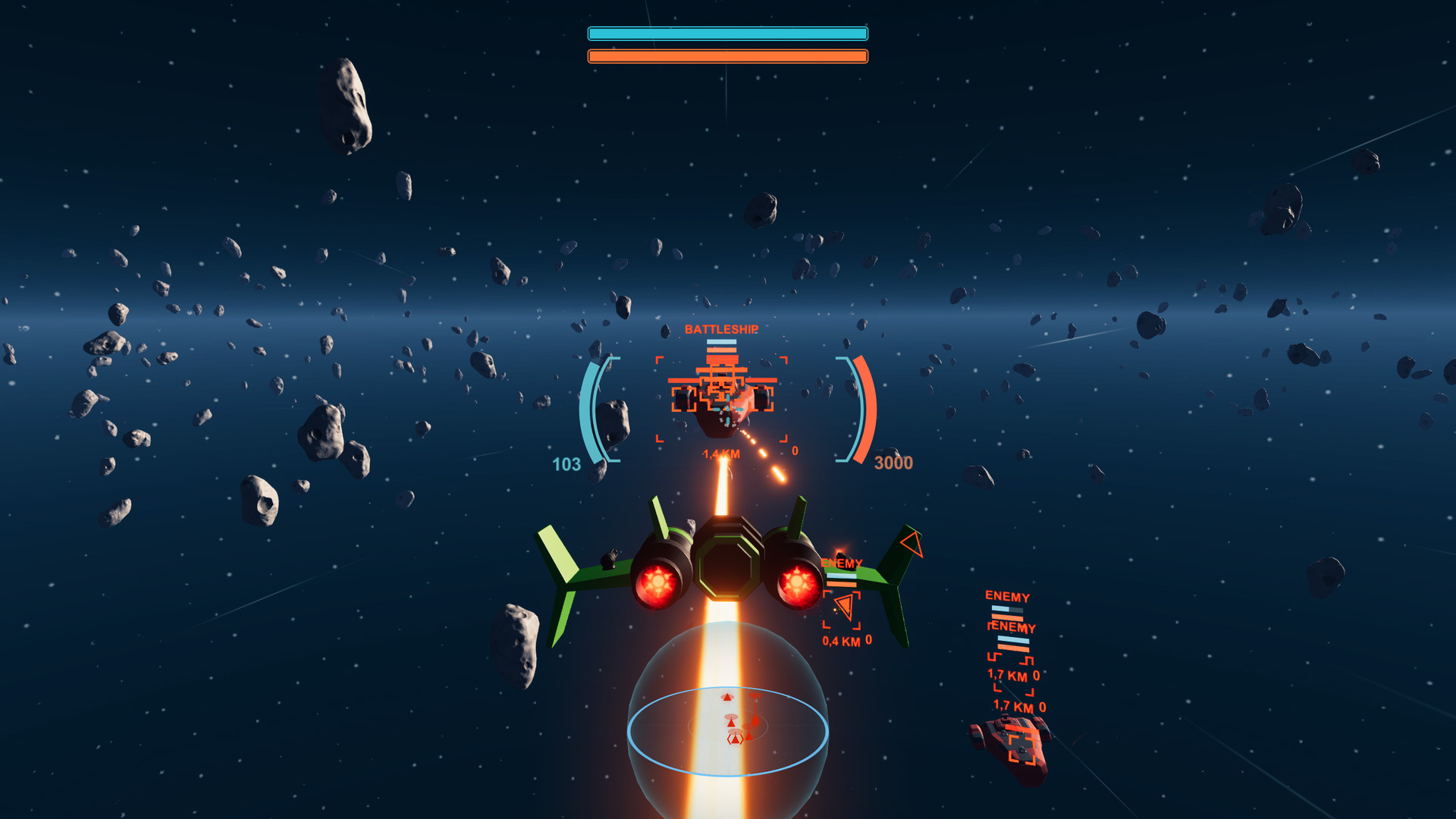Click the orange health bar at top center

point(726,55)
